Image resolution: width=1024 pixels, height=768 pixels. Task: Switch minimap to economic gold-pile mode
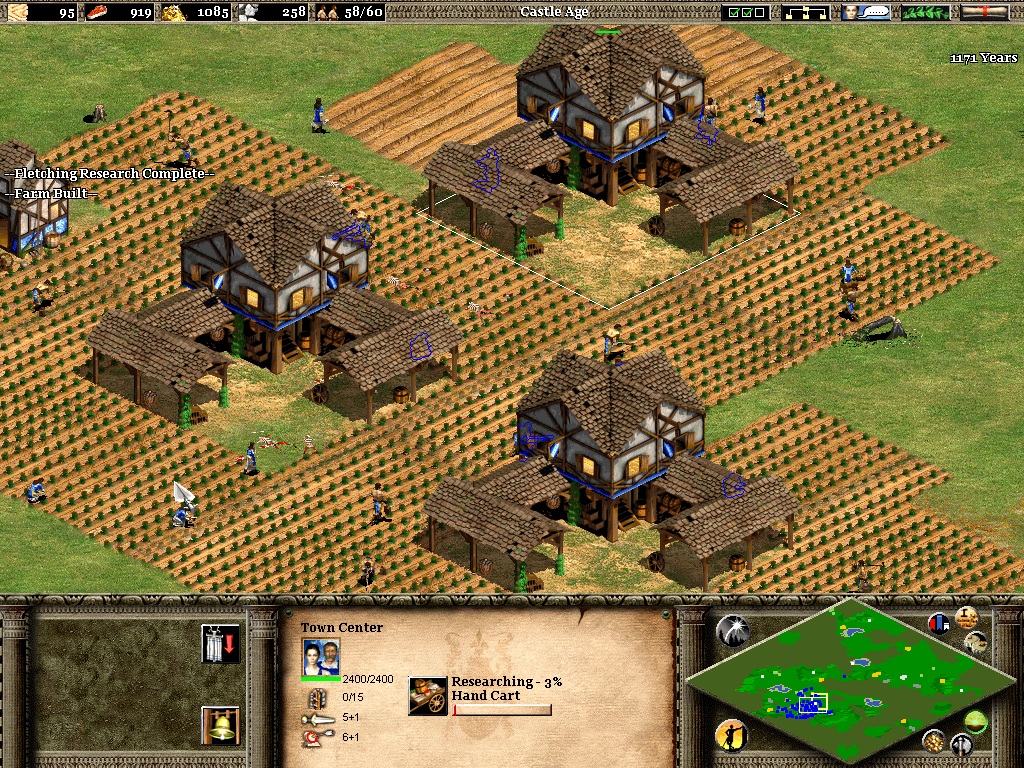934,740
